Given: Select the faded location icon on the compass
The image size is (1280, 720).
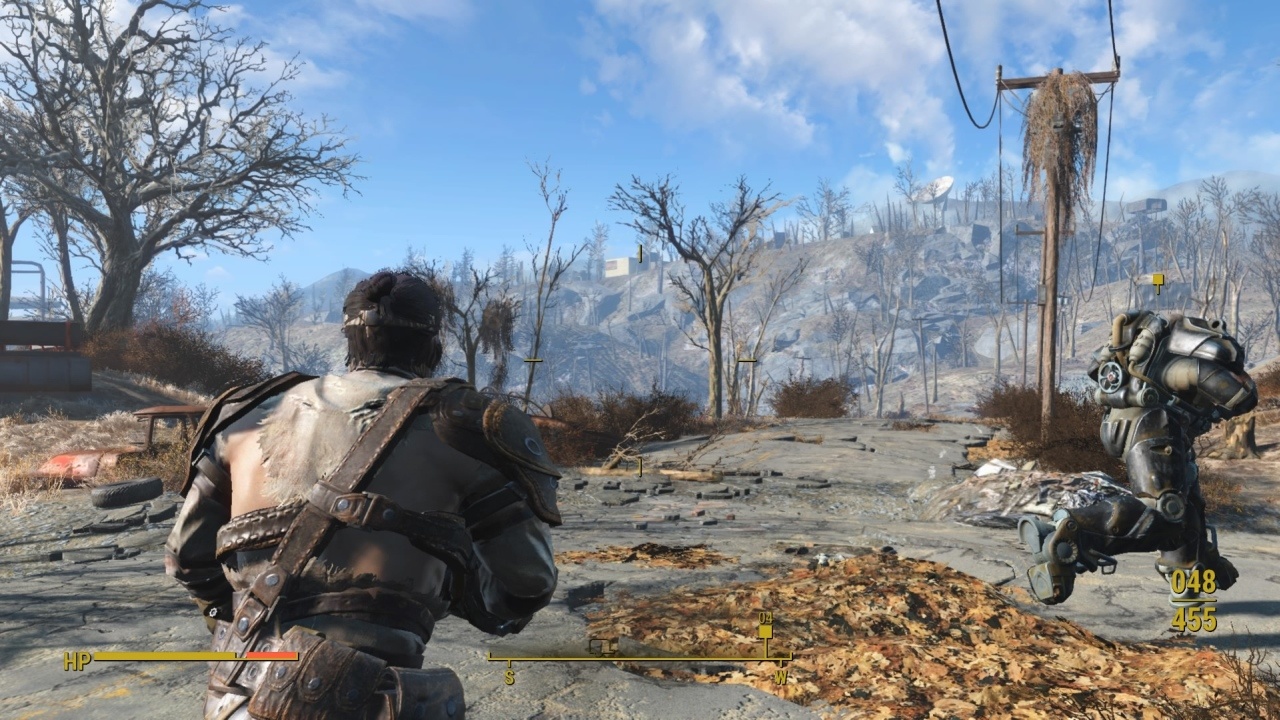Looking at the screenshot, I should click(599, 646).
